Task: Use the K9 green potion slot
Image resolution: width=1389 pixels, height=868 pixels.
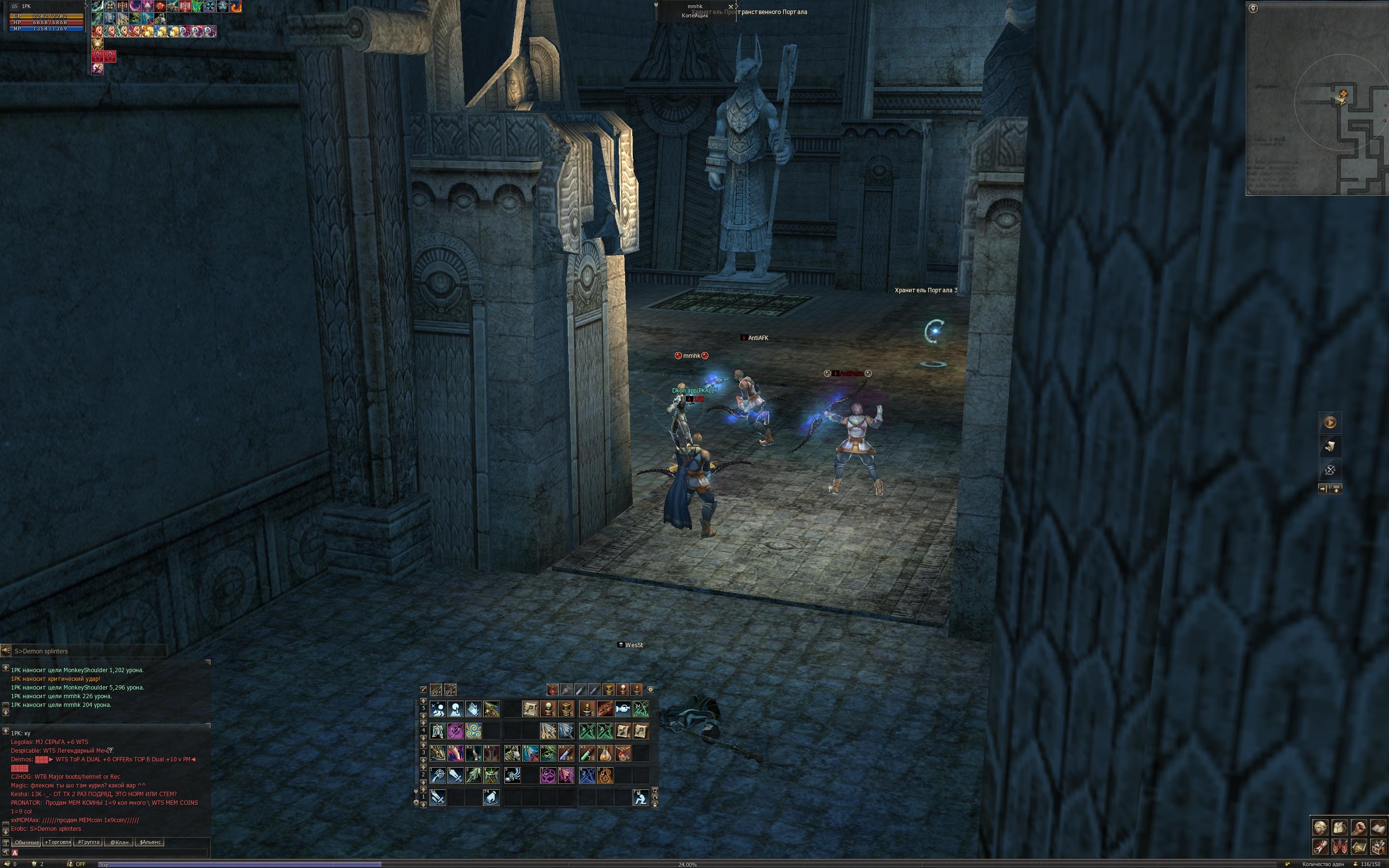Action: (587, 753)
